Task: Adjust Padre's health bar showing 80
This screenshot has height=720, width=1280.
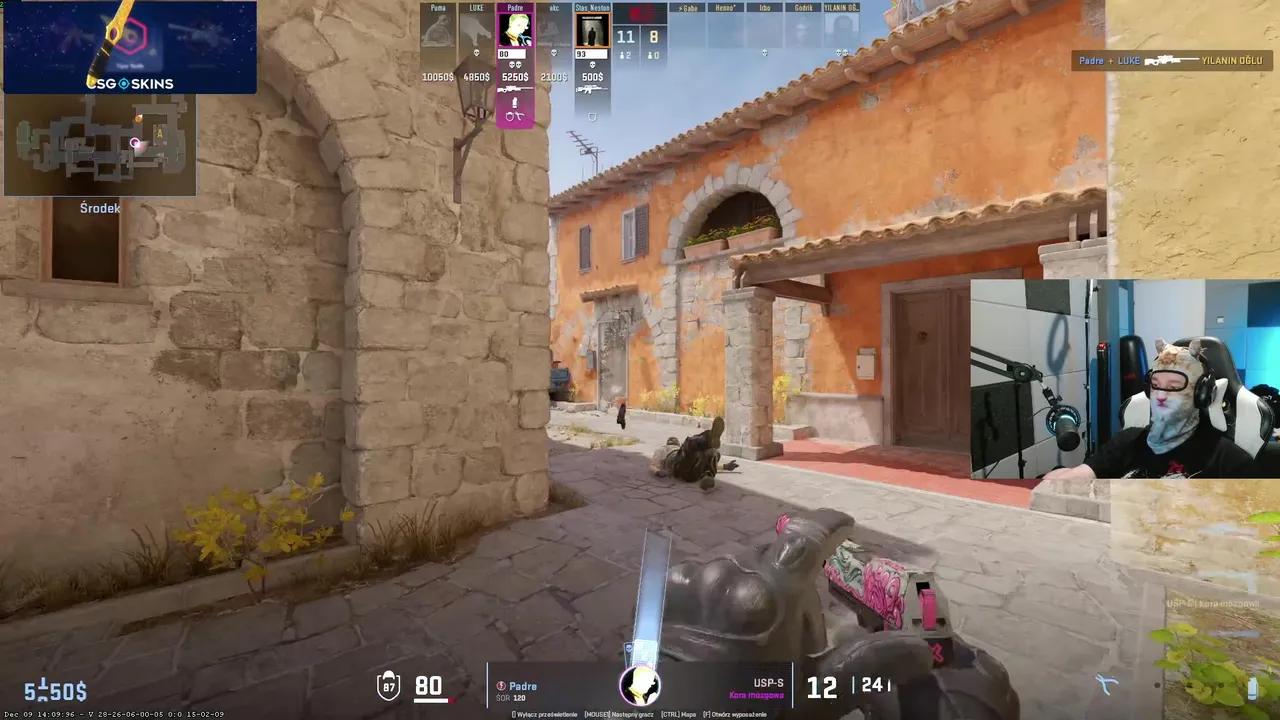Action: (x=512, y=54)
